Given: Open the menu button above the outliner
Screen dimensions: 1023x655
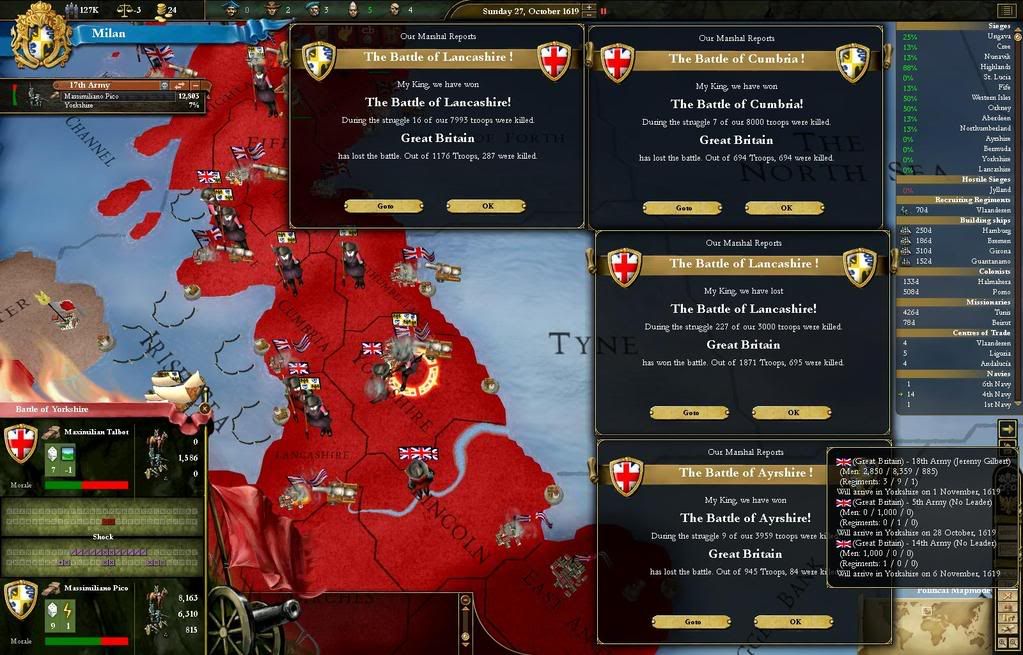Looking at the screenshot, I should pyautogui.click(x=1006, y=11).
